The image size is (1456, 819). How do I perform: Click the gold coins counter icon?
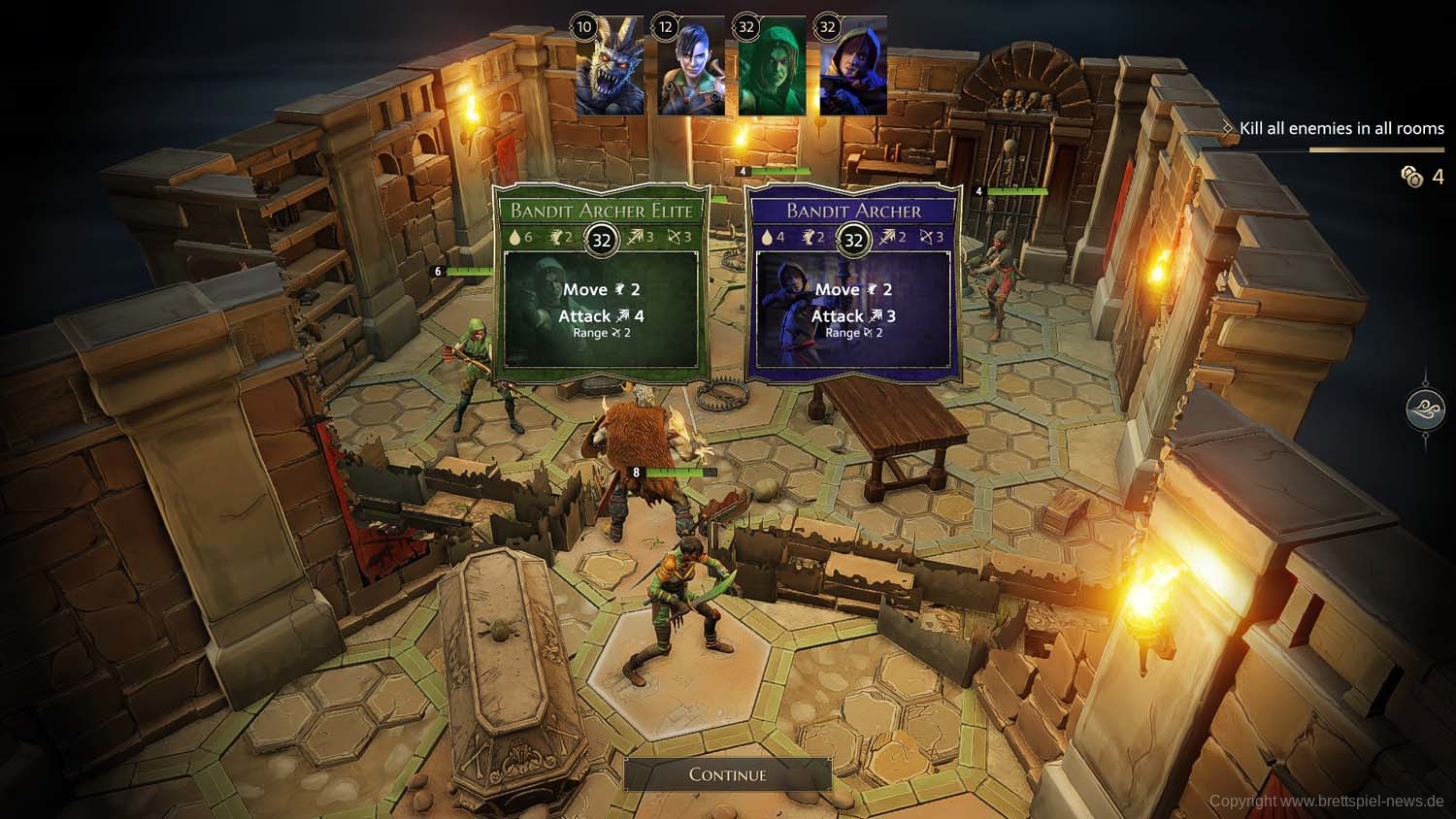click(1411, 176)
